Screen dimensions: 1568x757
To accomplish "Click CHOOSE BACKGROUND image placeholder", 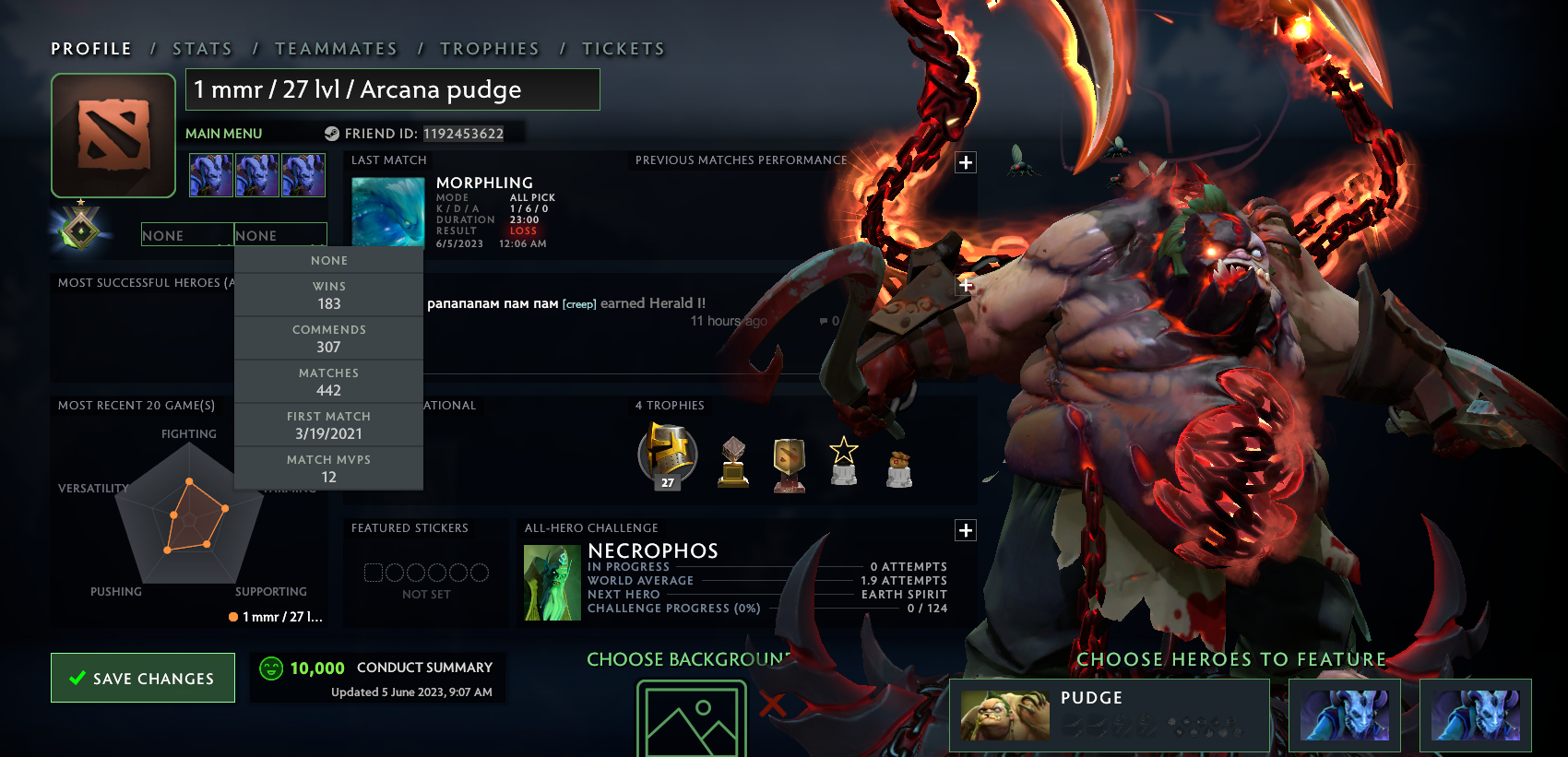I will (691, 719).
